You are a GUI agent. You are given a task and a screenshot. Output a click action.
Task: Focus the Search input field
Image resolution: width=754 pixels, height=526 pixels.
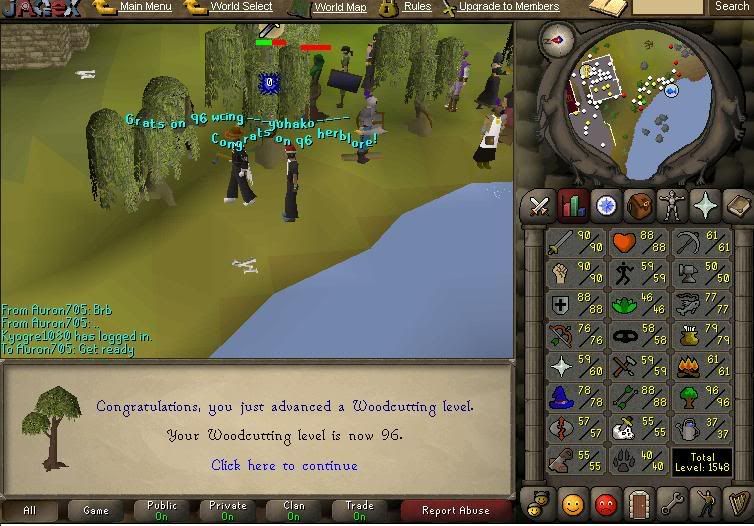coord(668,7)
